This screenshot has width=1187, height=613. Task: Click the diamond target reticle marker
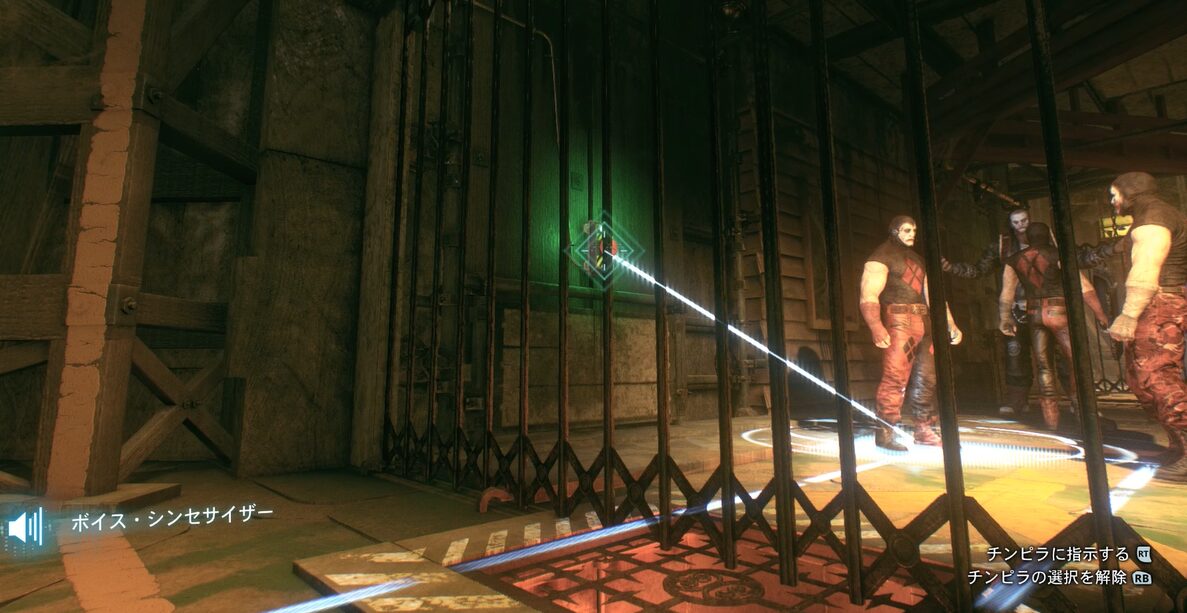(x=602, y=249)
